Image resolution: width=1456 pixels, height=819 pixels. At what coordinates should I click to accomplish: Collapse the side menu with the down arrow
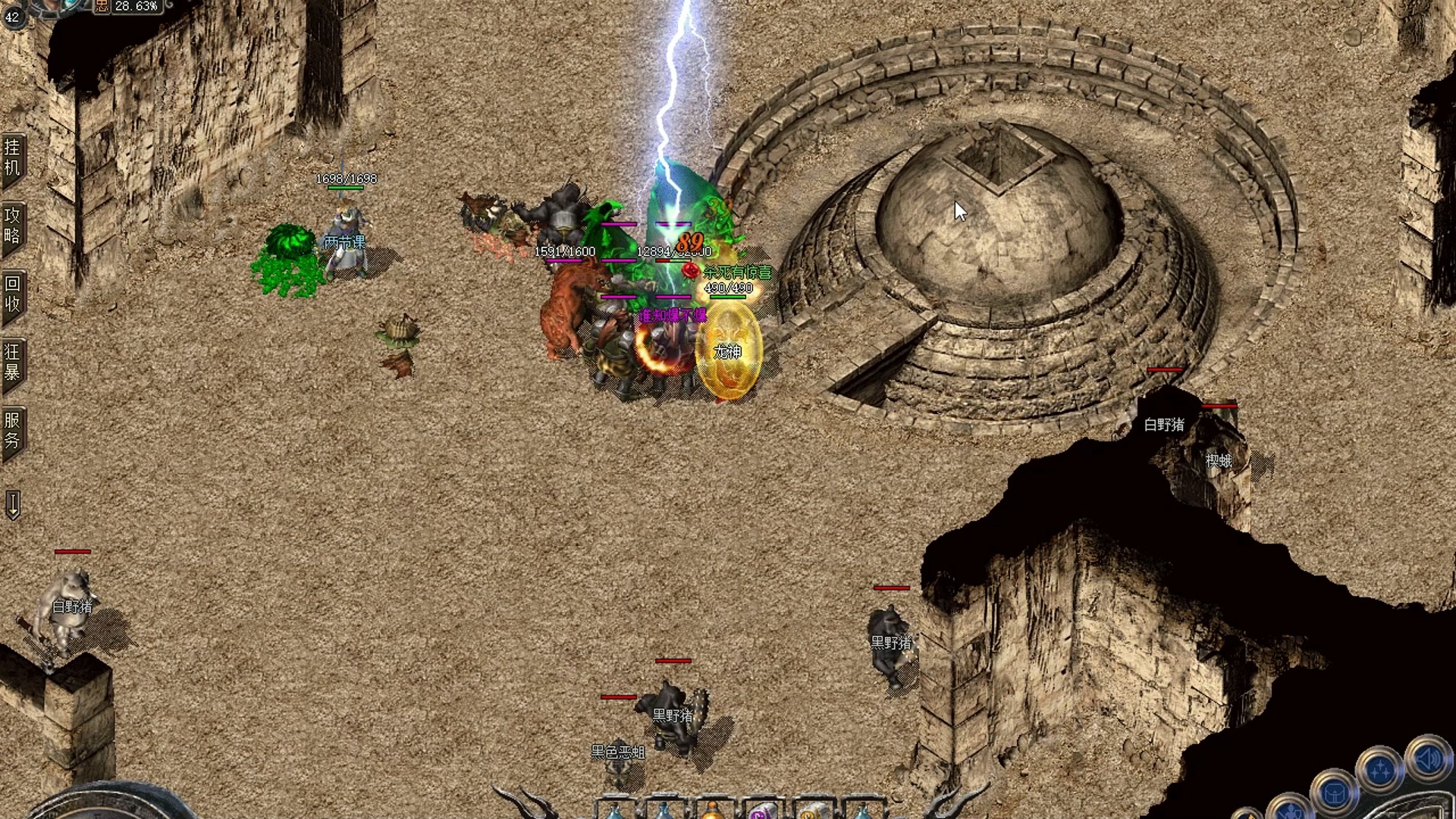point(13,504)
